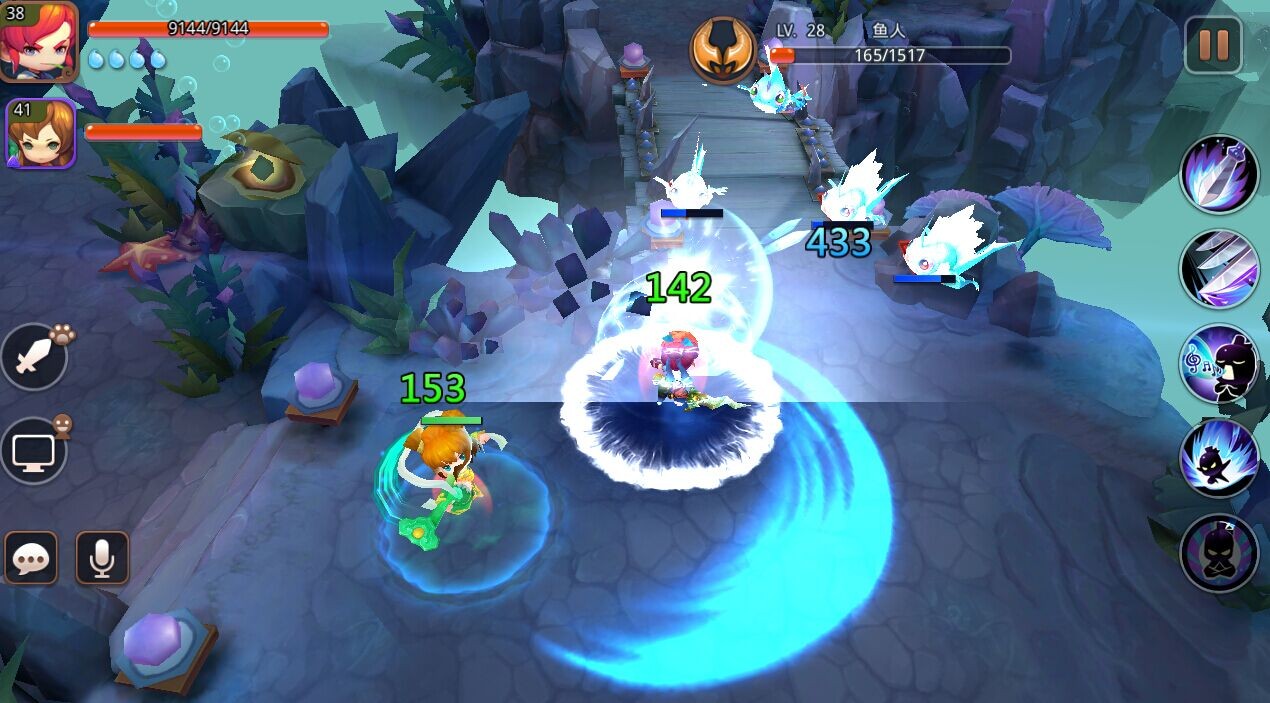Pause the game with the pause button
Screen dimensions: 1270x703
tap(1212, 45)
